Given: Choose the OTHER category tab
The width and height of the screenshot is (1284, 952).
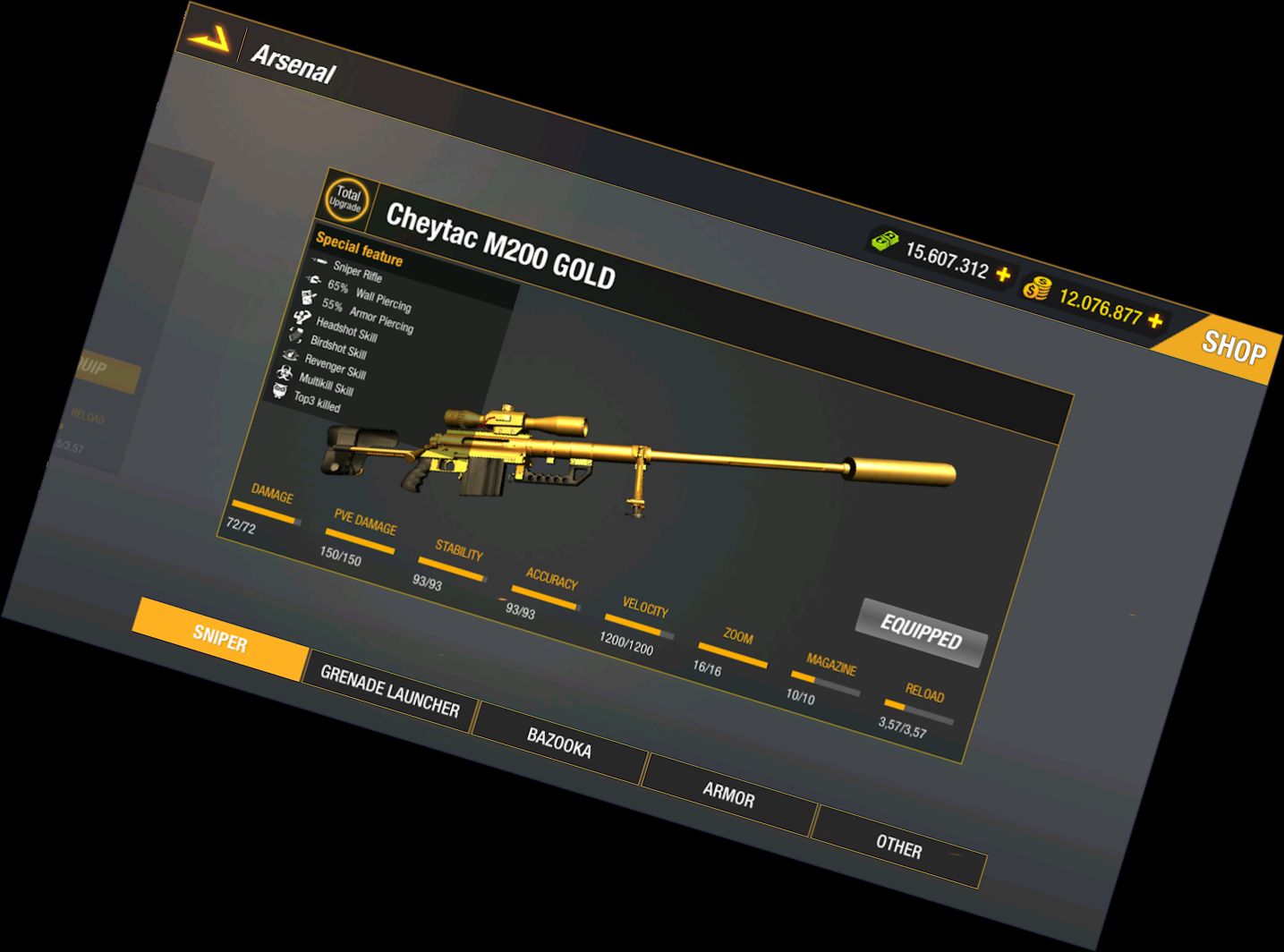Looking at the screenshot, I should click(x=898, y=846).
